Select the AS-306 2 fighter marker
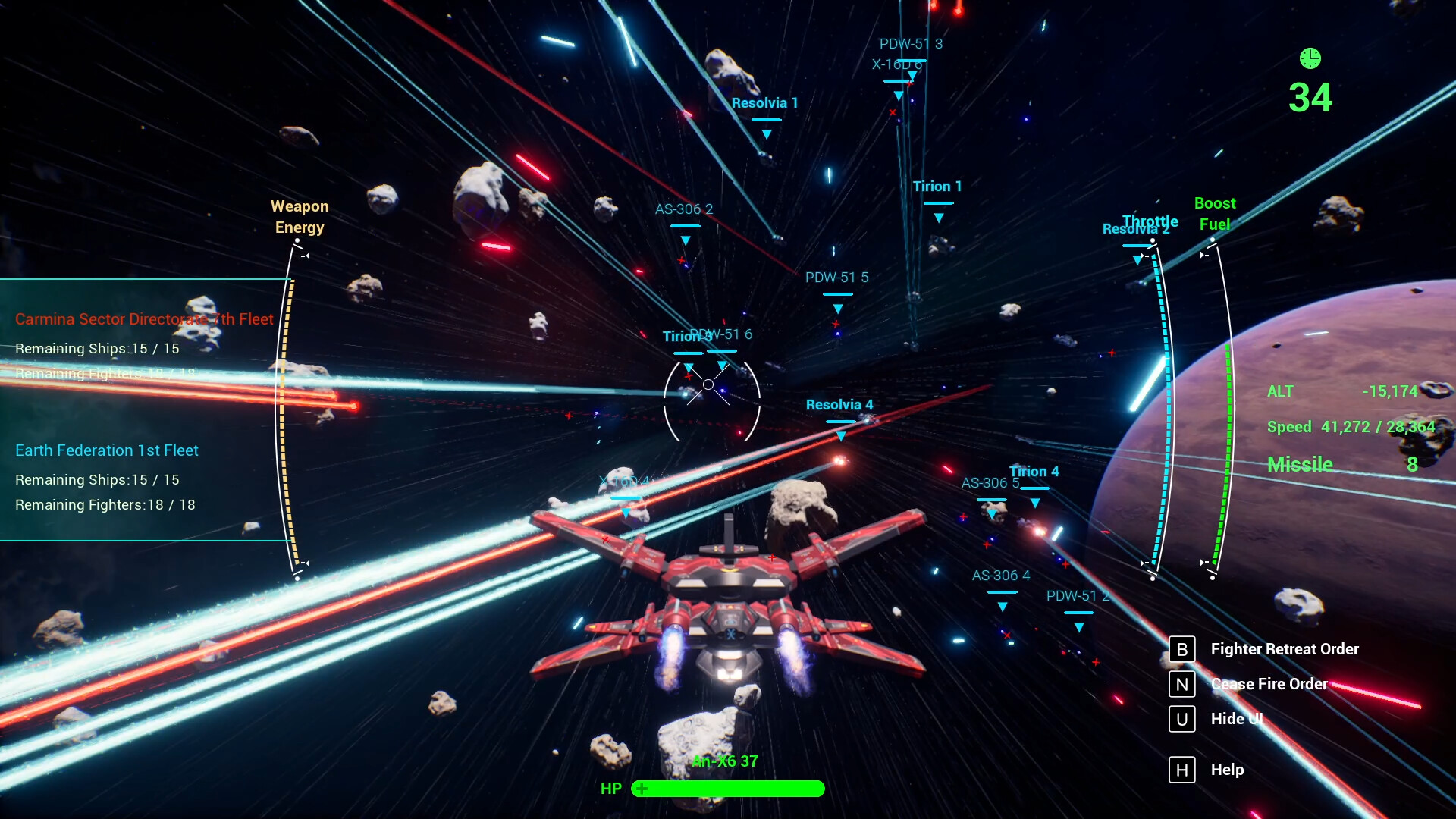The width and height of the screenshot is (1456, 819). point(685,209)
